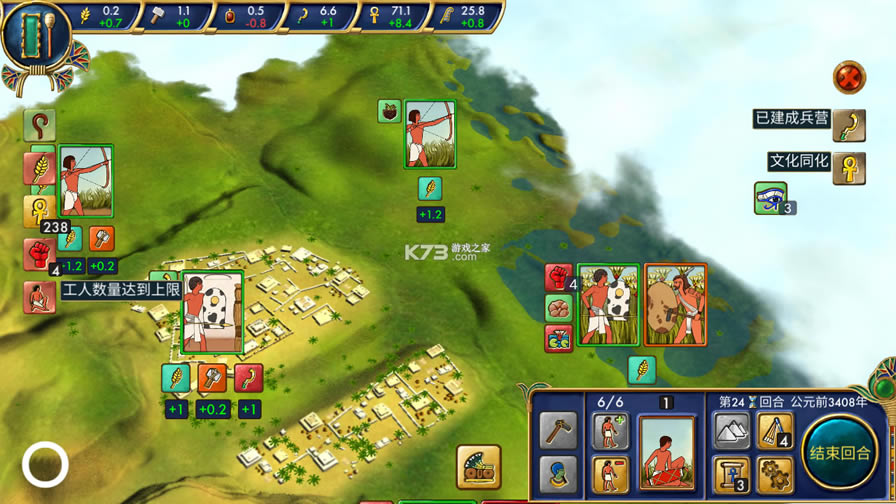
Task: Select the worker with spotted cowhide shield card
Action: coord(212,313)
